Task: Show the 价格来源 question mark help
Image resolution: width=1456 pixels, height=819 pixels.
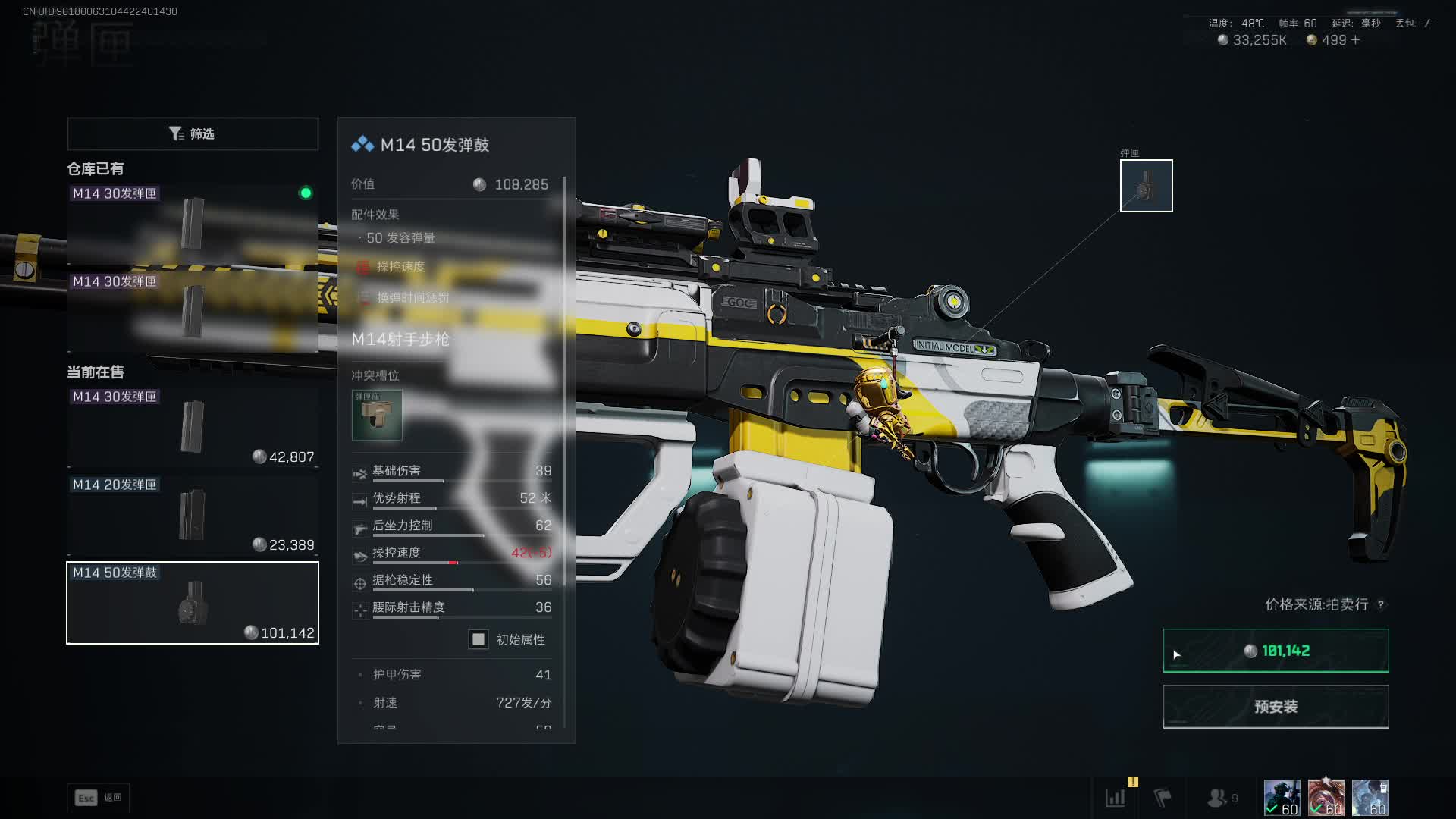Action: click(1381, 604)
